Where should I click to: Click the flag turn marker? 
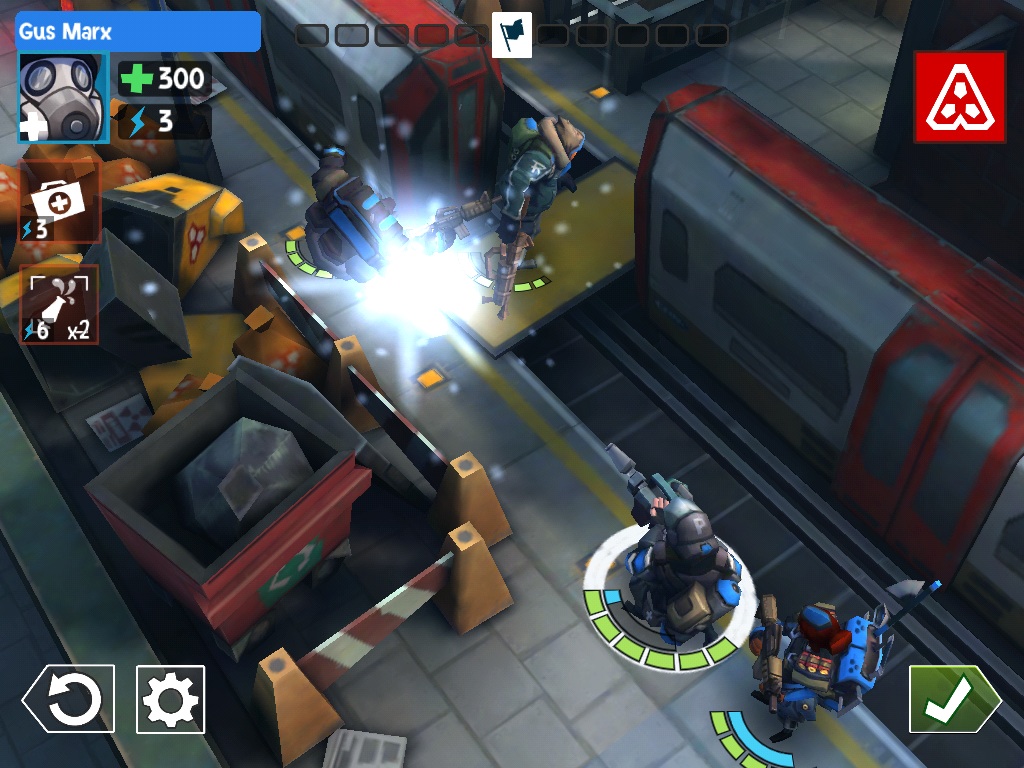coord(512,35)
